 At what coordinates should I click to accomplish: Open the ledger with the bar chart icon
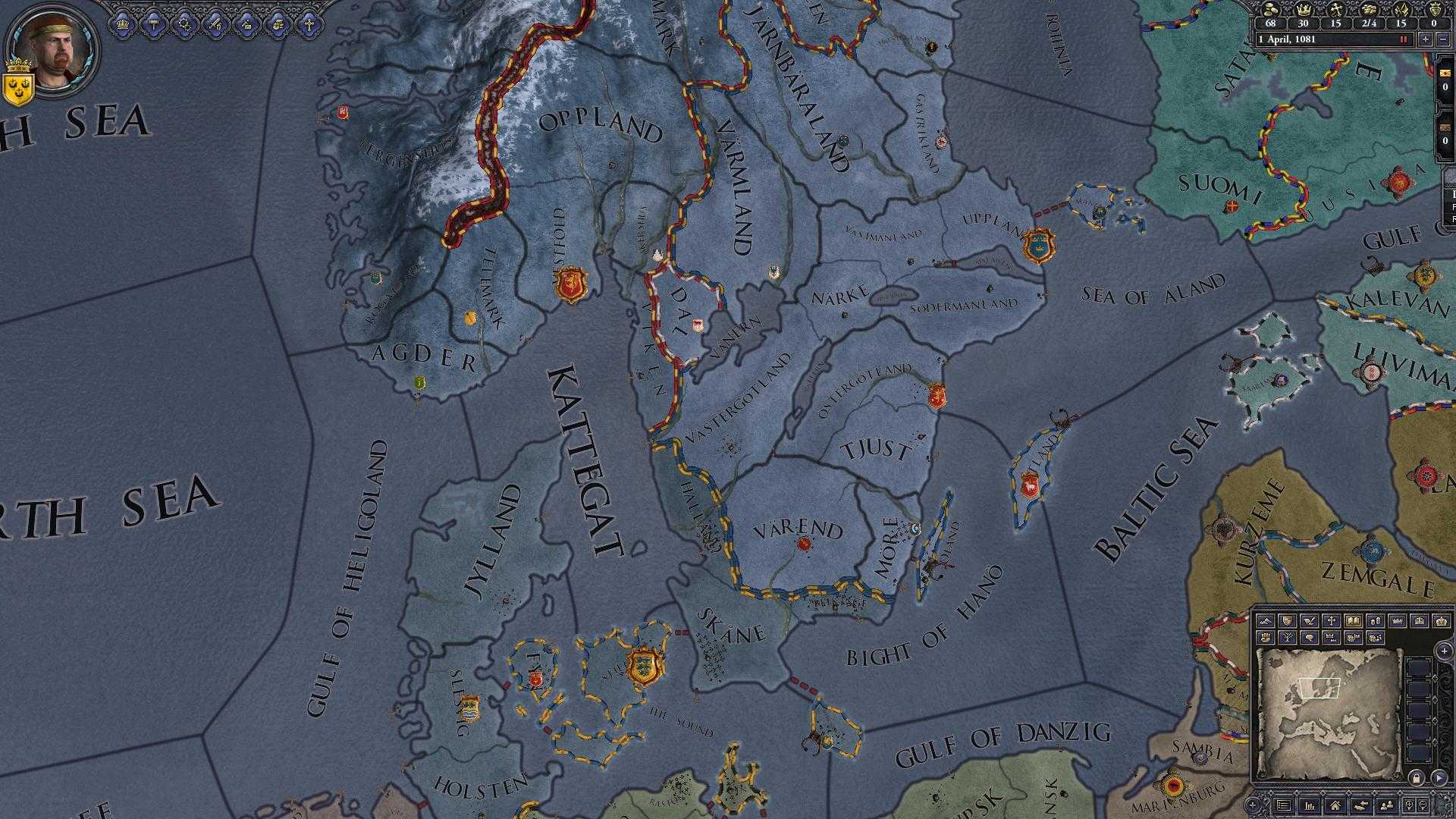click(1310, 806)
